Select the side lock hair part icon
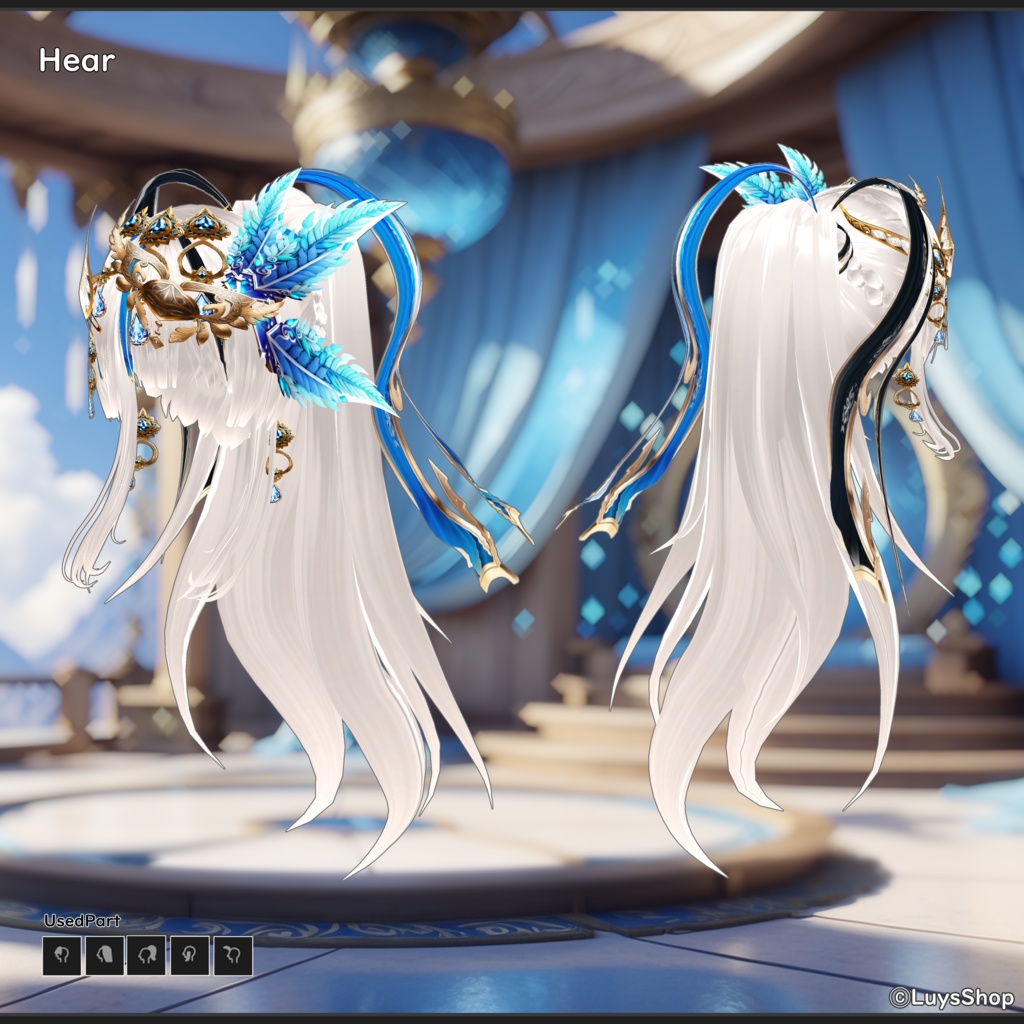The width and height of the screenshot is (1024, 1024). pos(190,956)
